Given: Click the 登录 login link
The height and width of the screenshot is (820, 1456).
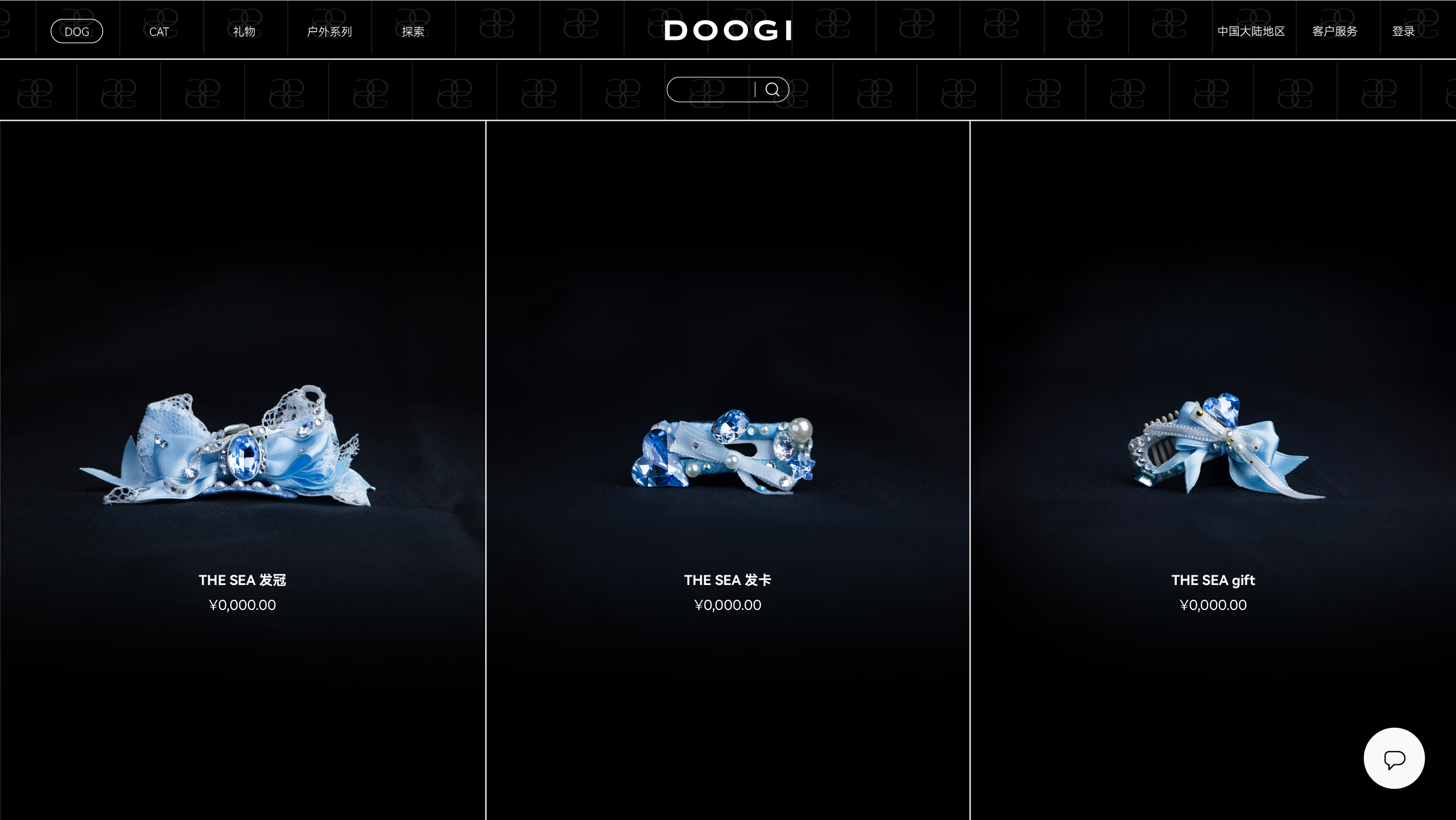Looking at the screenshot, I should coord(1404,31).
